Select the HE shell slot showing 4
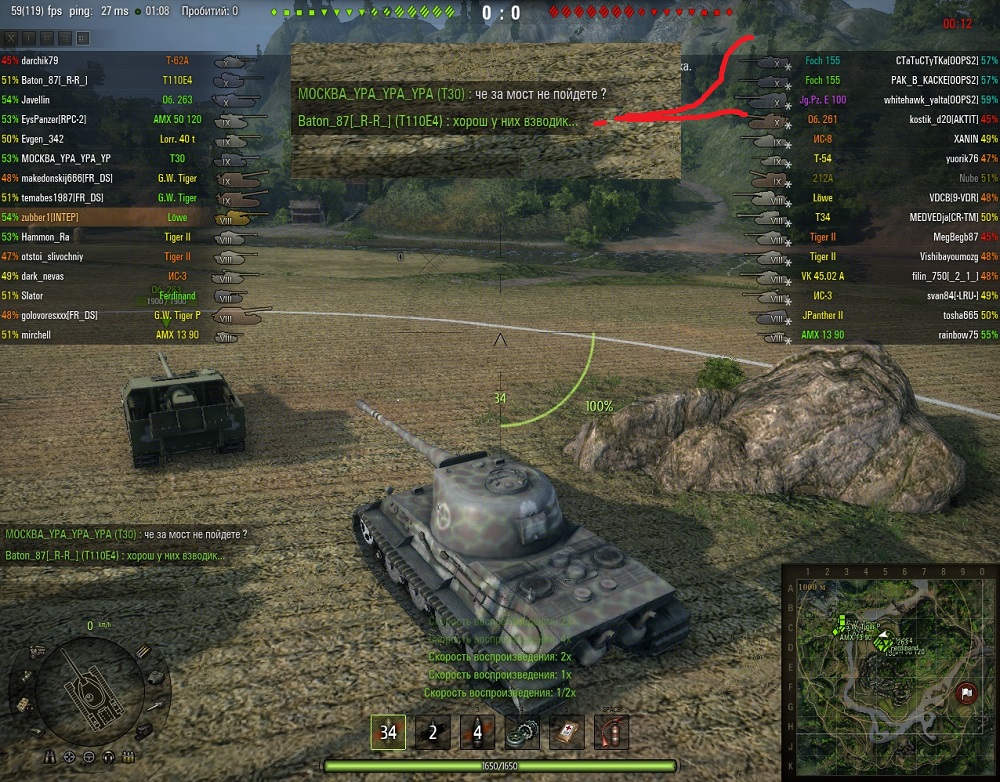Image resolution: width=1000 pixels, height=782 pixels. pos(477,732)
